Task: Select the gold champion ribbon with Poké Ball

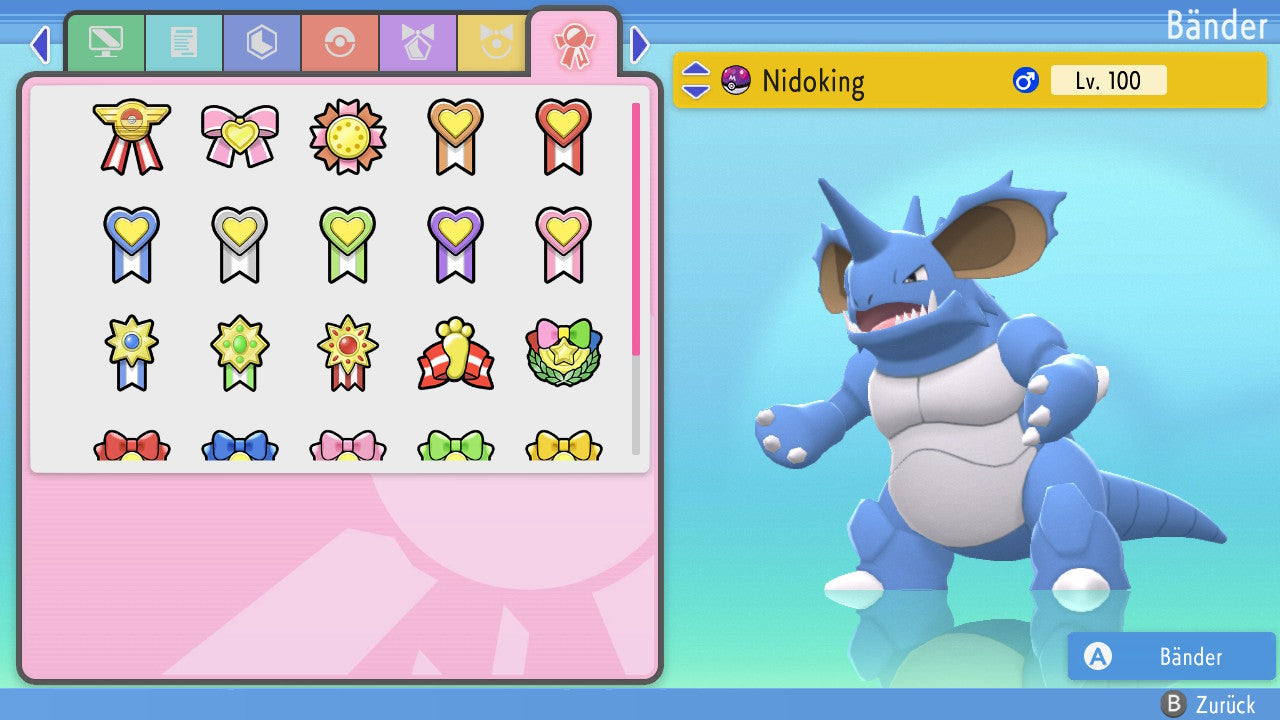Action: click(x=132, y=136)
